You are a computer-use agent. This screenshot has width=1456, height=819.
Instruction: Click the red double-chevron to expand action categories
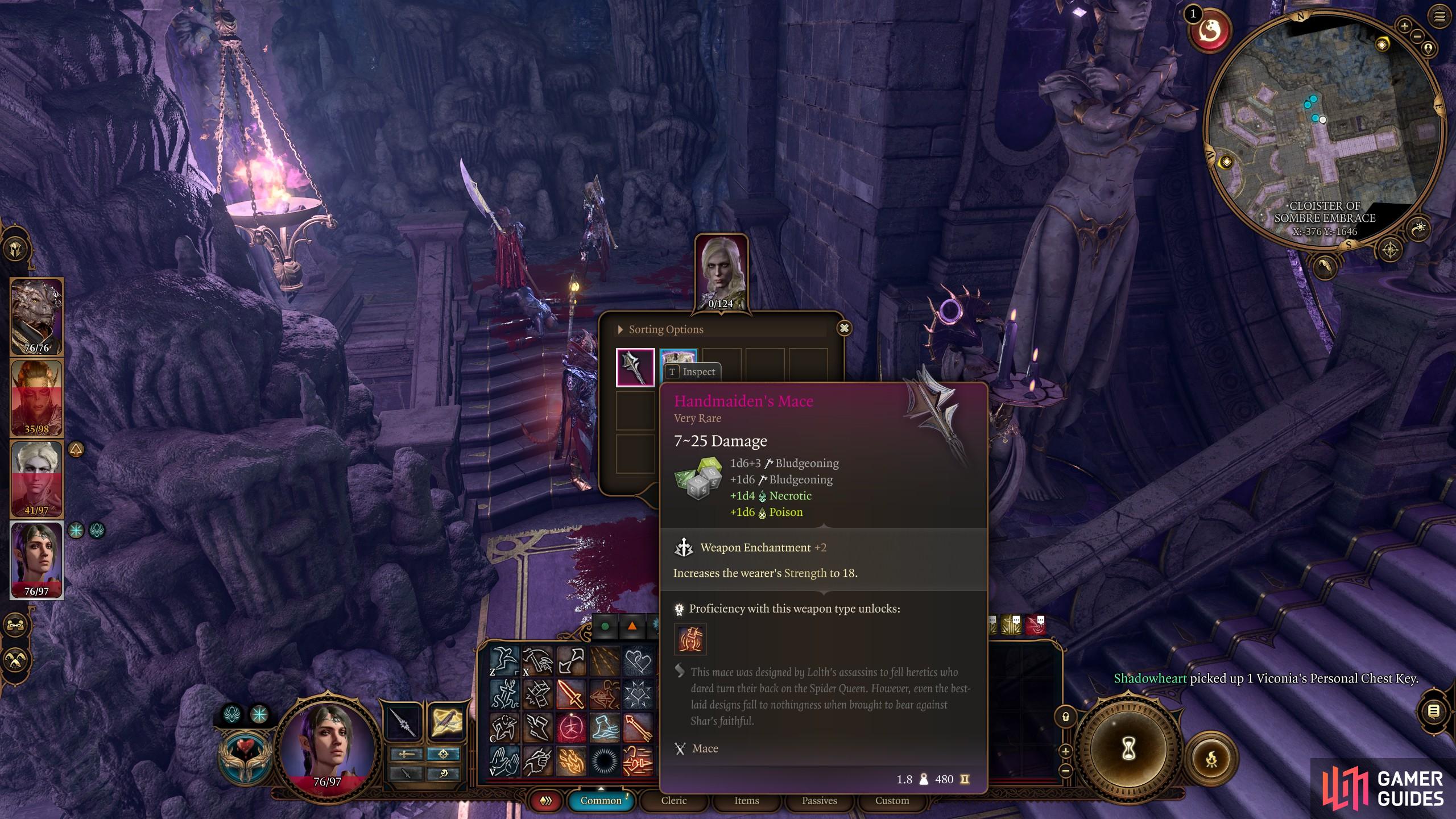[x=546, y=800]
